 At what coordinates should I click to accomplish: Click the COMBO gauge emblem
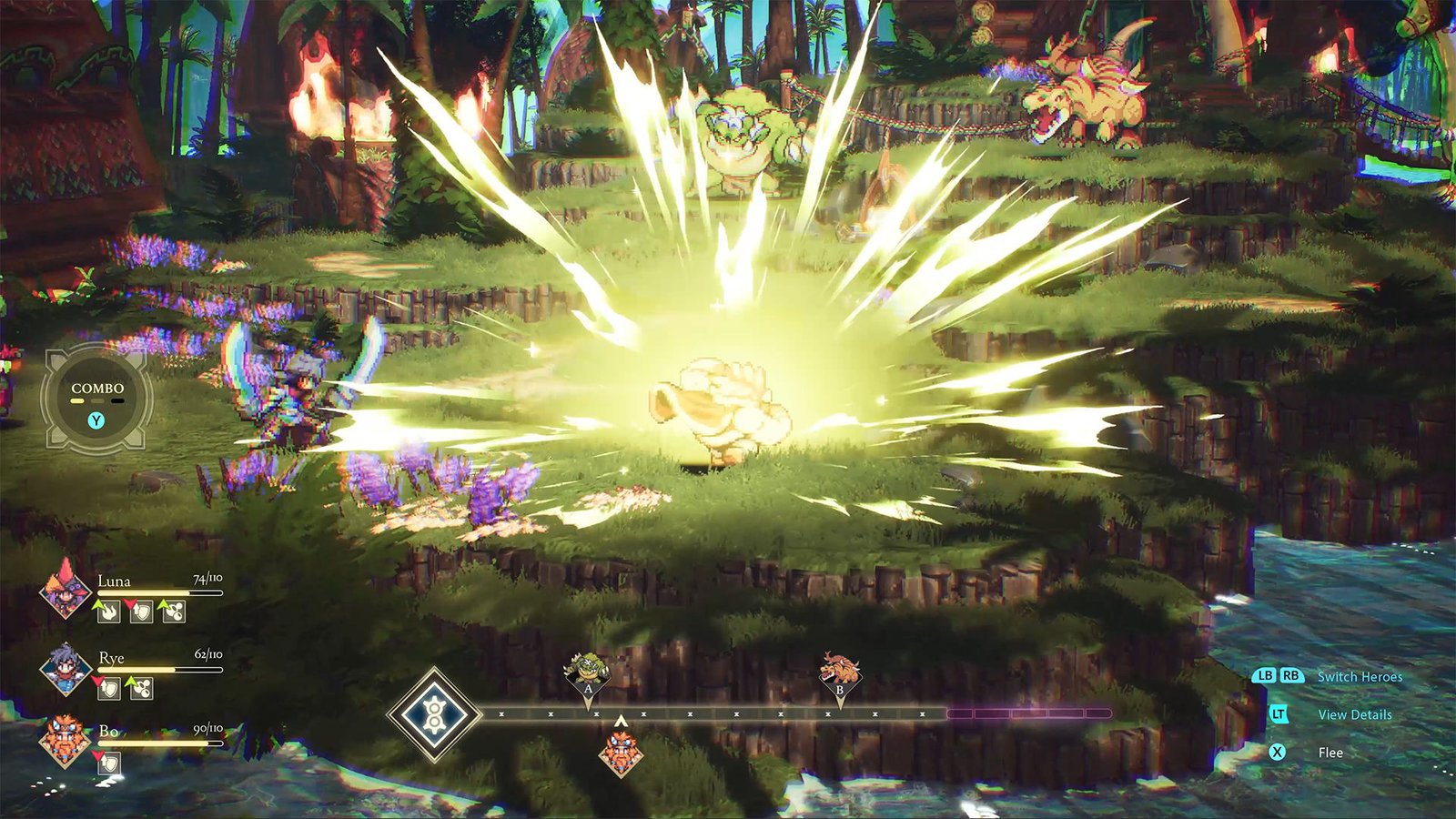97,399
